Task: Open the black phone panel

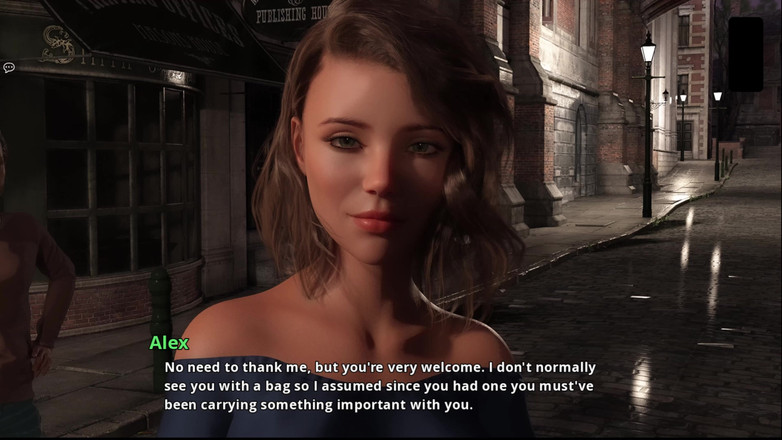Action: (x=745, y=54)
